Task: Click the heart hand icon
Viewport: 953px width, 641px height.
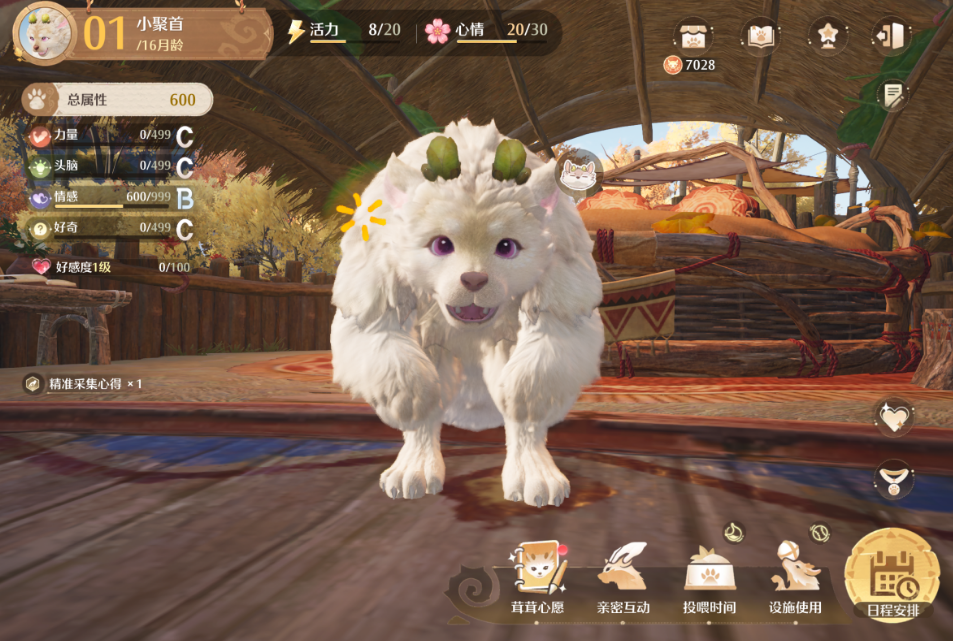Action: [x=892, y=416]
